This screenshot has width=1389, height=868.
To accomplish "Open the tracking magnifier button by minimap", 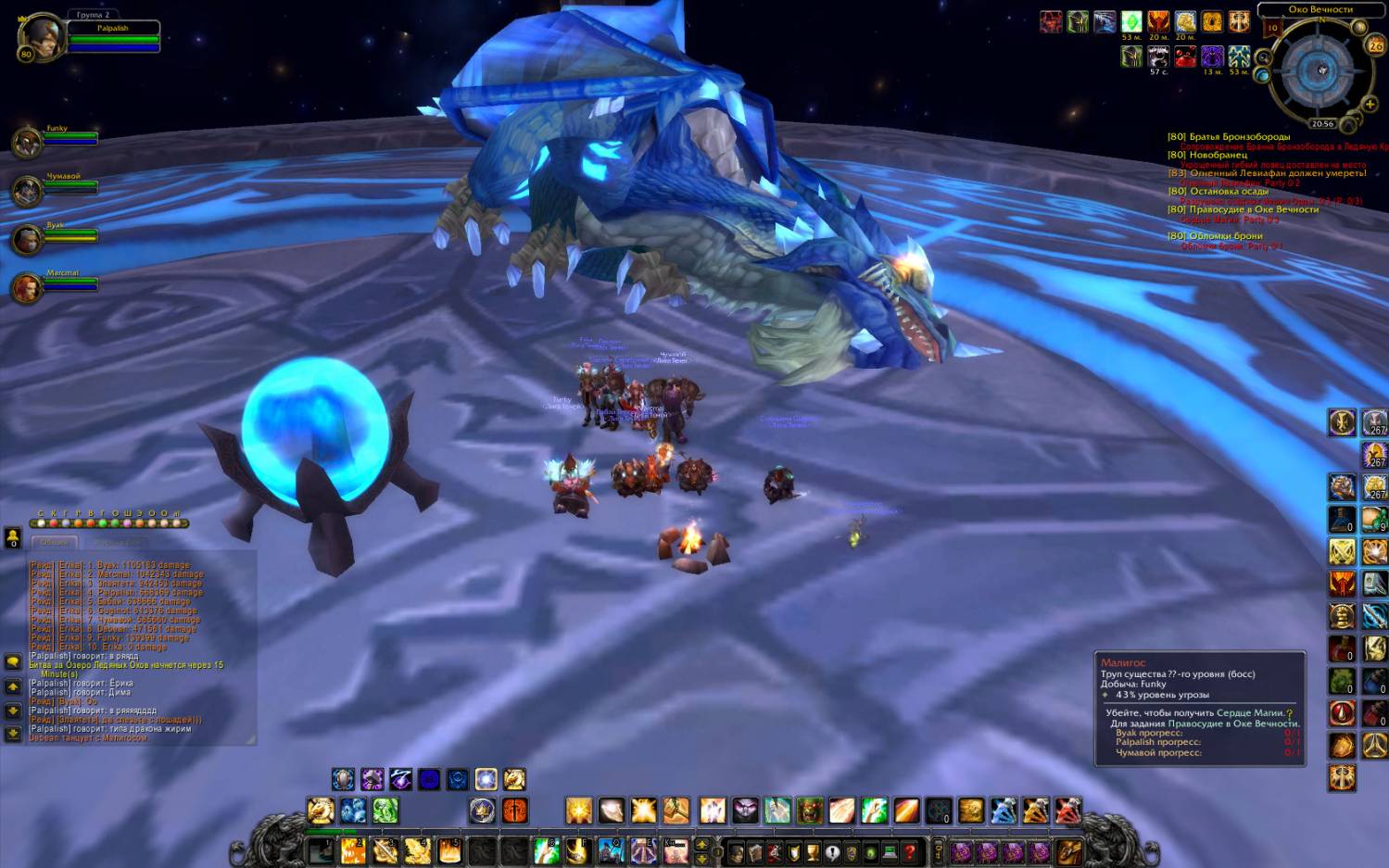I will point(1263,57).
